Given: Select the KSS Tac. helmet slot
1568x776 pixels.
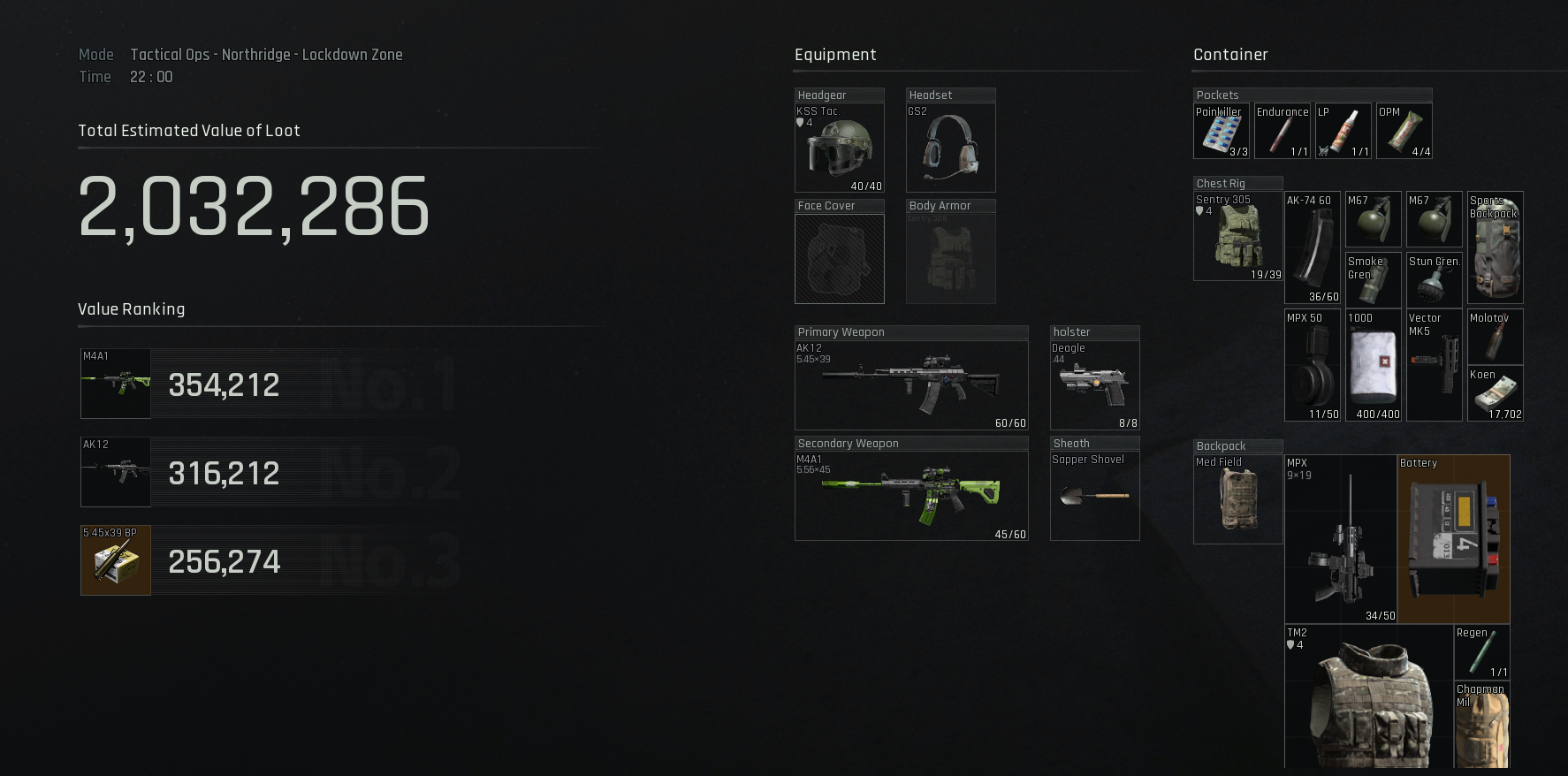Looking at the screenshot, I should pos(839,148).
